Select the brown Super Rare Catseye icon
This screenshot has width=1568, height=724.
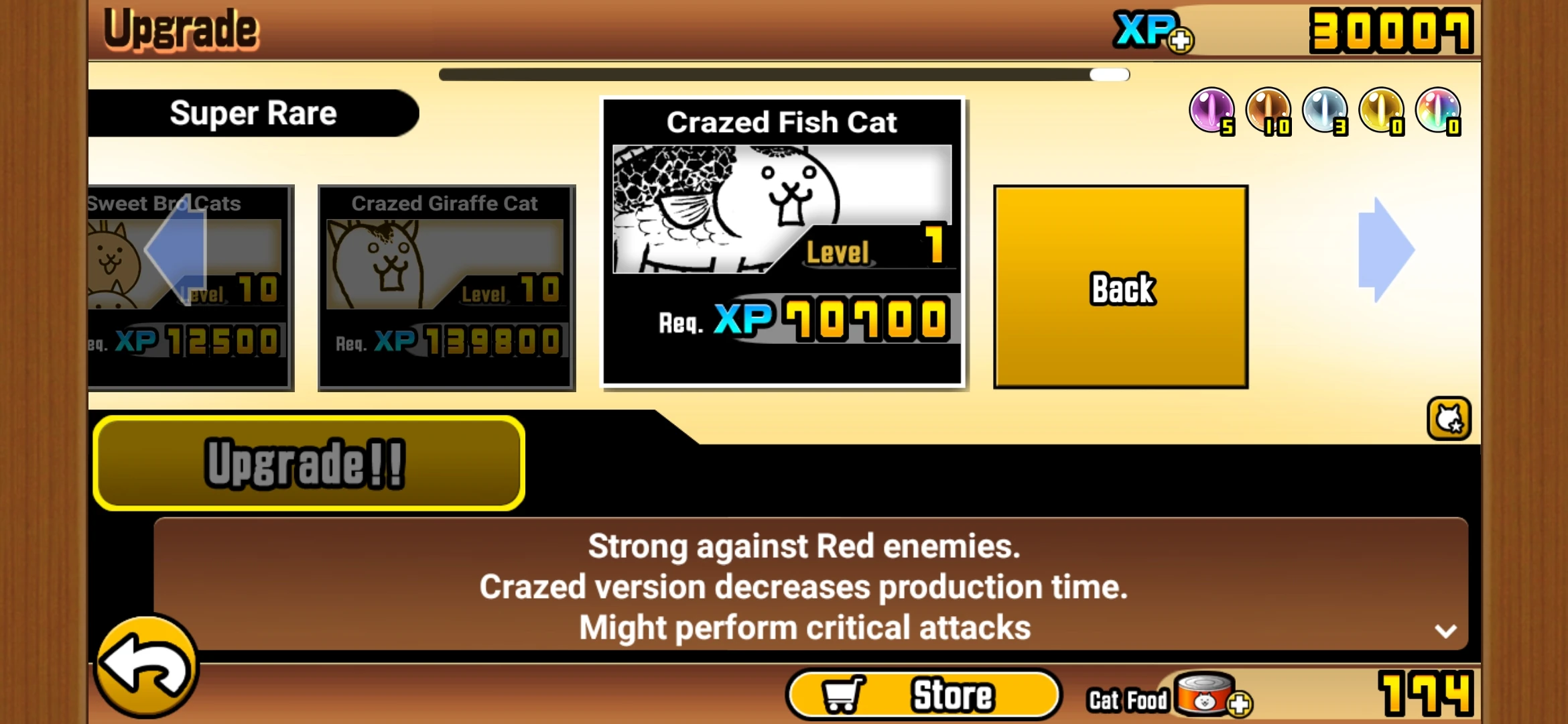1270,112
